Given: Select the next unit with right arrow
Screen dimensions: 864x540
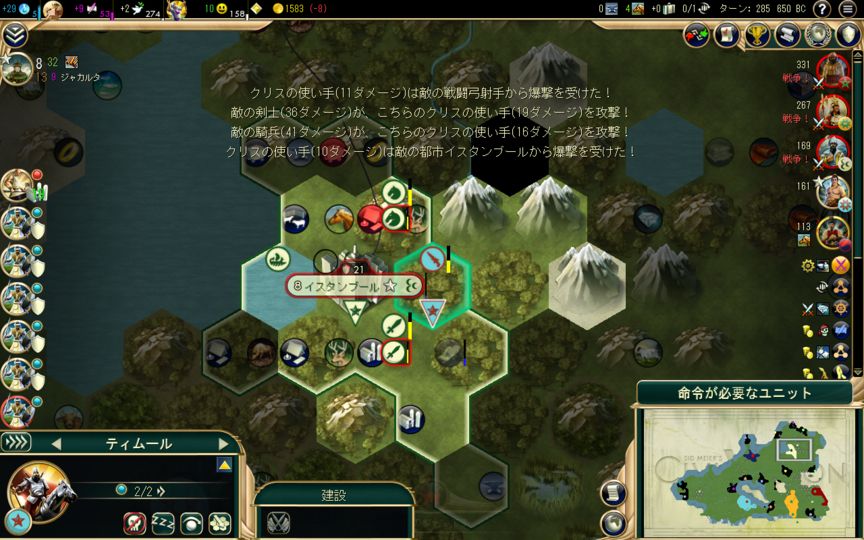Looking at the screenshot, I should click(x=223, y=443).
